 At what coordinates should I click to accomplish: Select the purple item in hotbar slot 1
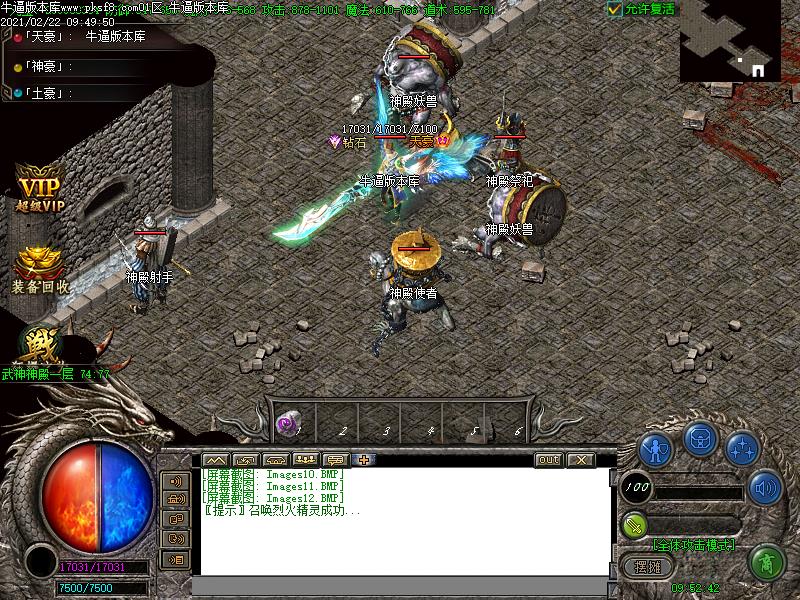[287, 424]
